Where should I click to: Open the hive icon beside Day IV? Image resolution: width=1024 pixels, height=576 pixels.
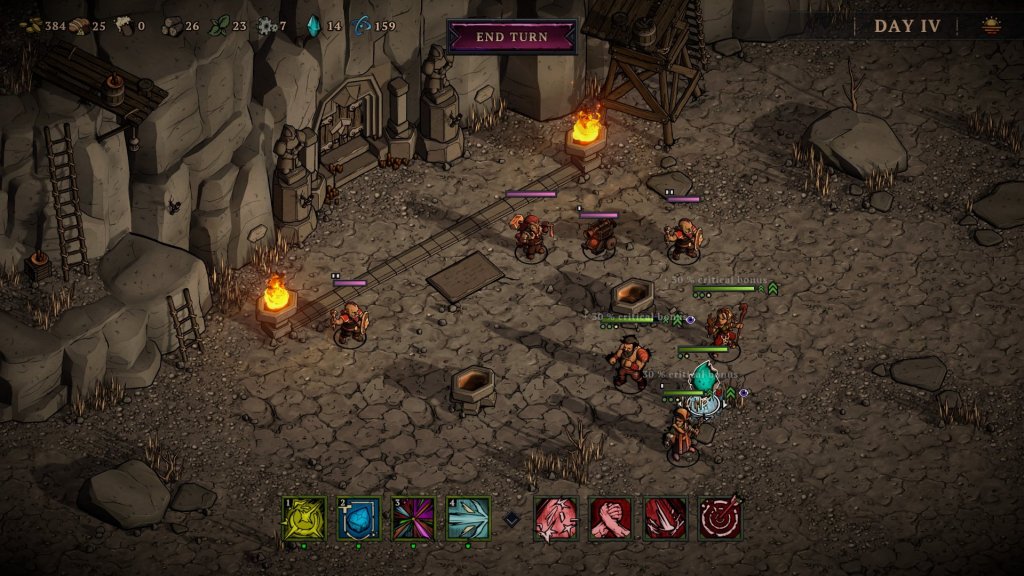coord(992,27)
